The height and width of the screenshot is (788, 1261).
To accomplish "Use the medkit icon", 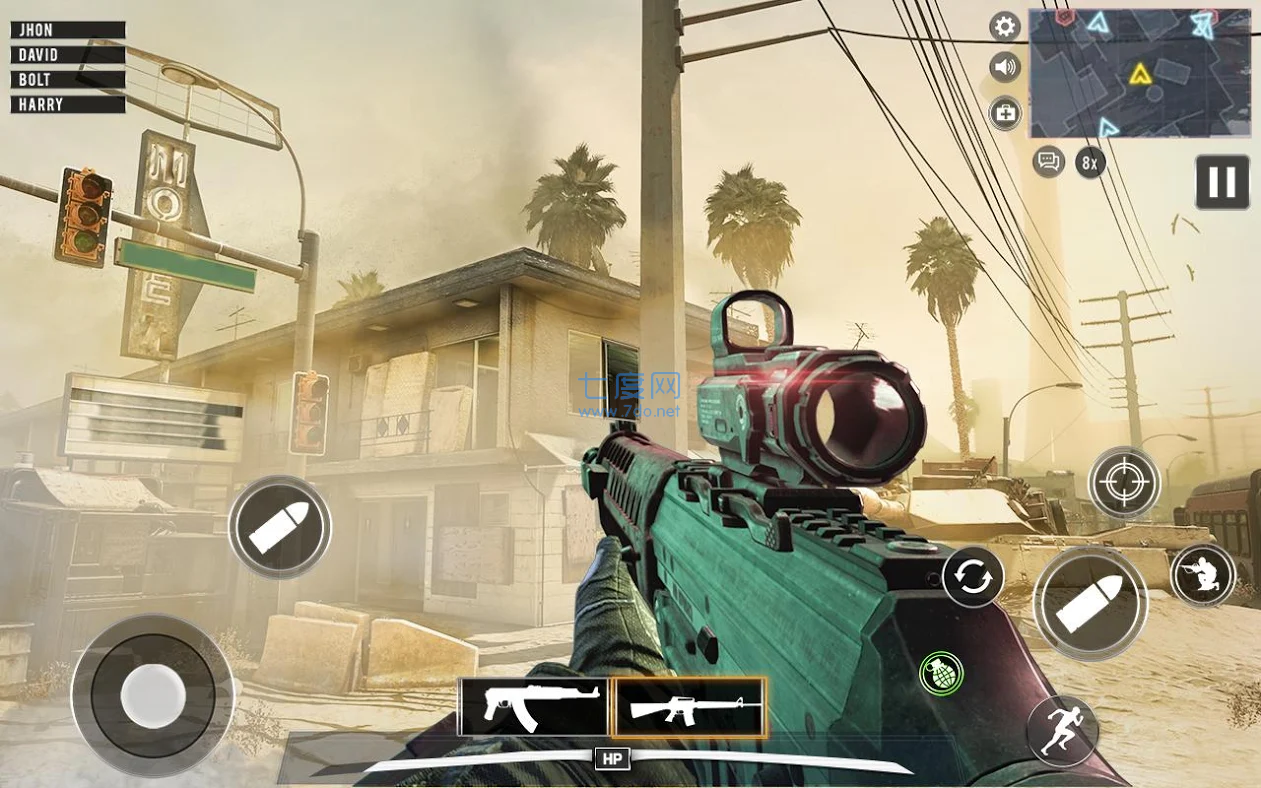I will point(1005,113).
